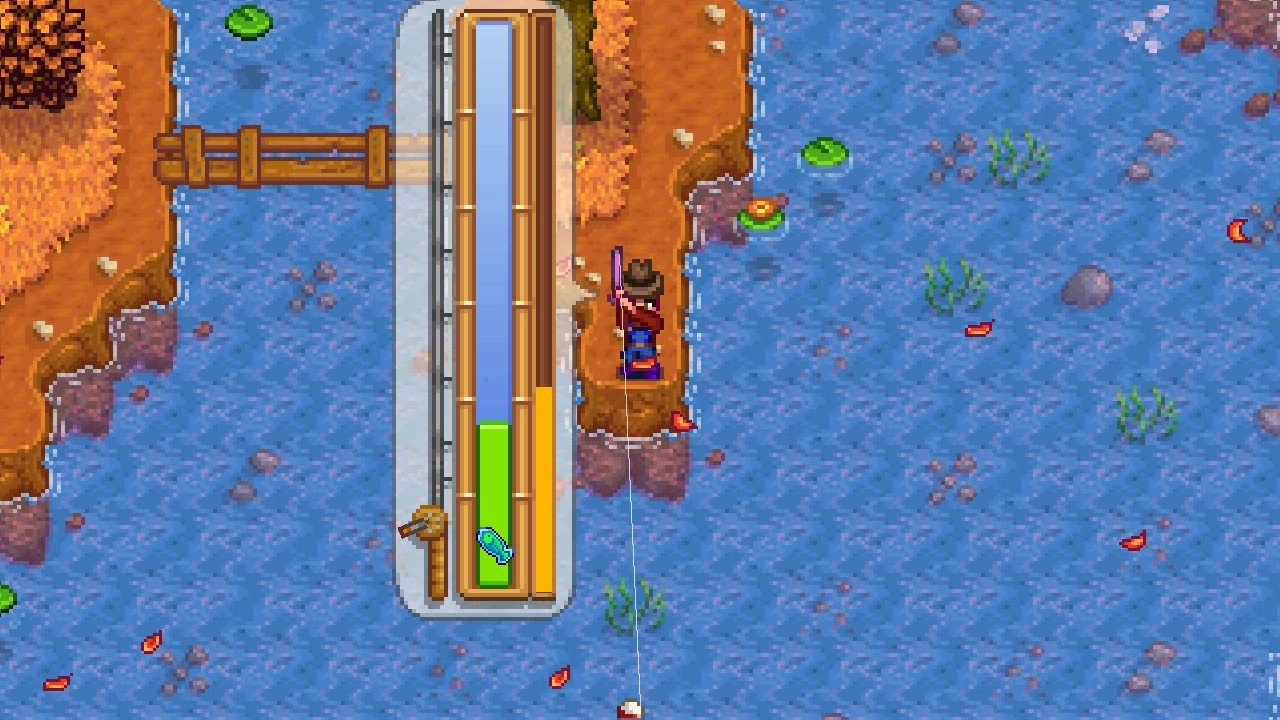The height and width of the screenshot is (720, 1280).
Task: Click the lily pad with the orange flower
Action: point(763,213)
